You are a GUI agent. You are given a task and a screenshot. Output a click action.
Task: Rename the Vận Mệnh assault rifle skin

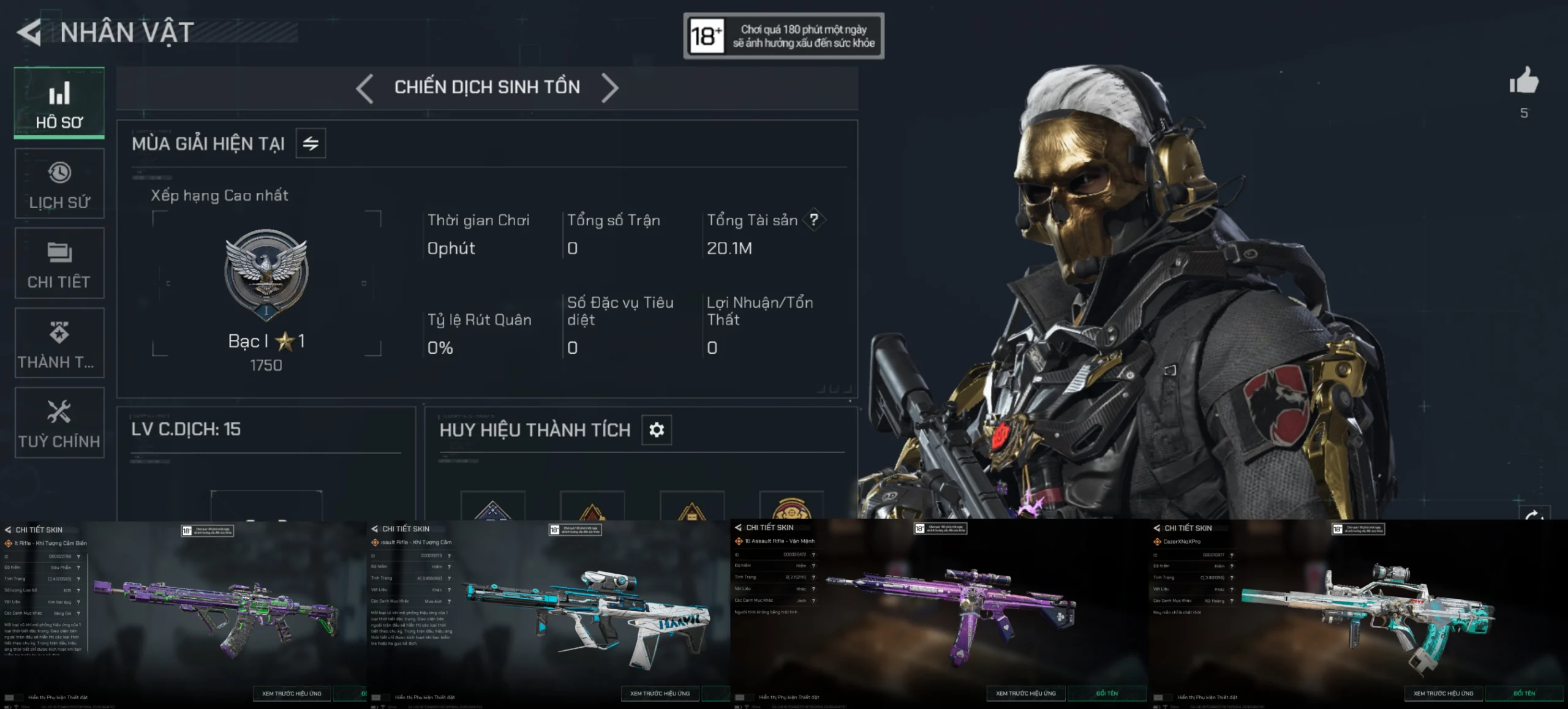1107,693
